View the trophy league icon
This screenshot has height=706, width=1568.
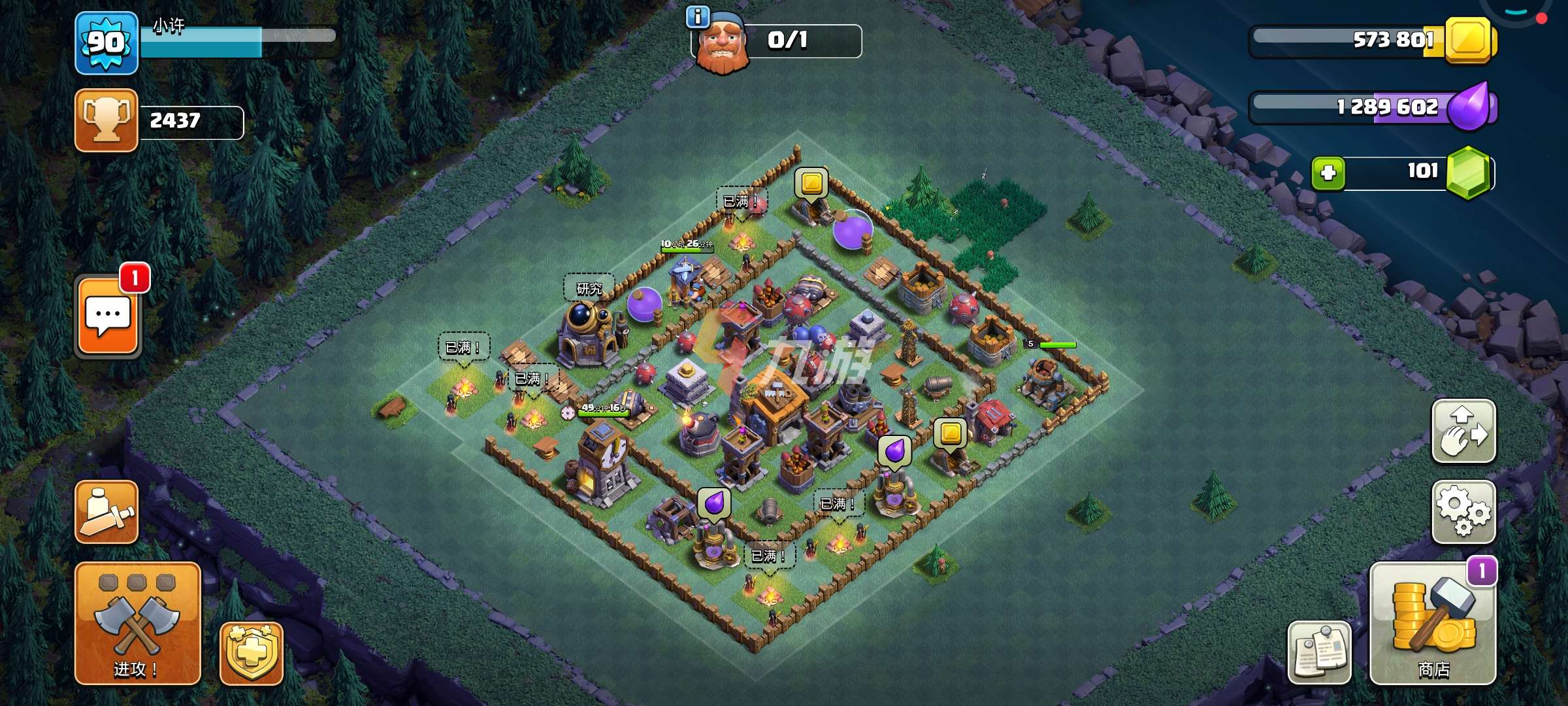coord(106,120)
